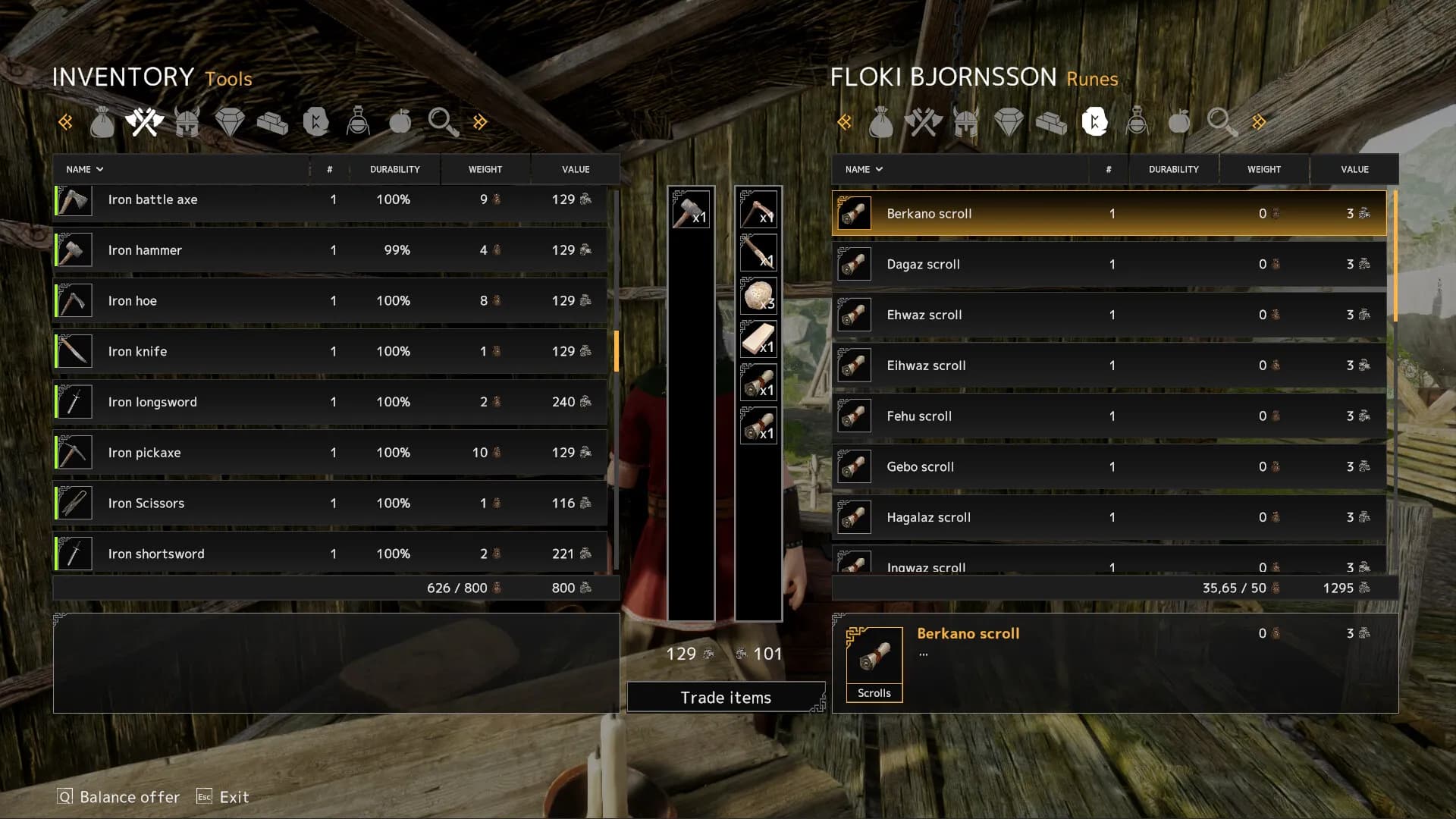
Task: Sort merchant items by Name header
Action: [x=864, y=169]
